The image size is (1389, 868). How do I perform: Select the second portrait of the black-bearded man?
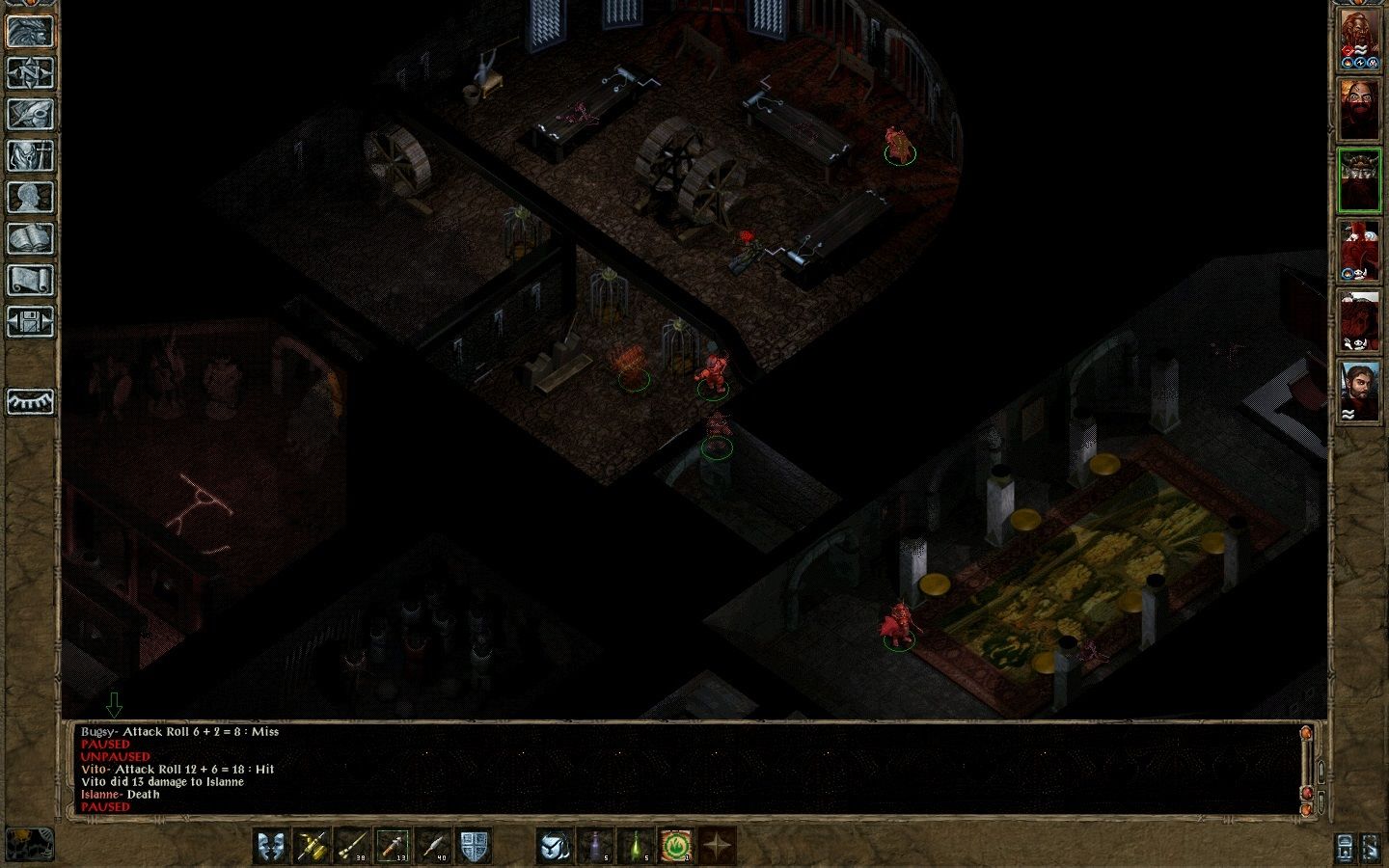(1359, 109)
